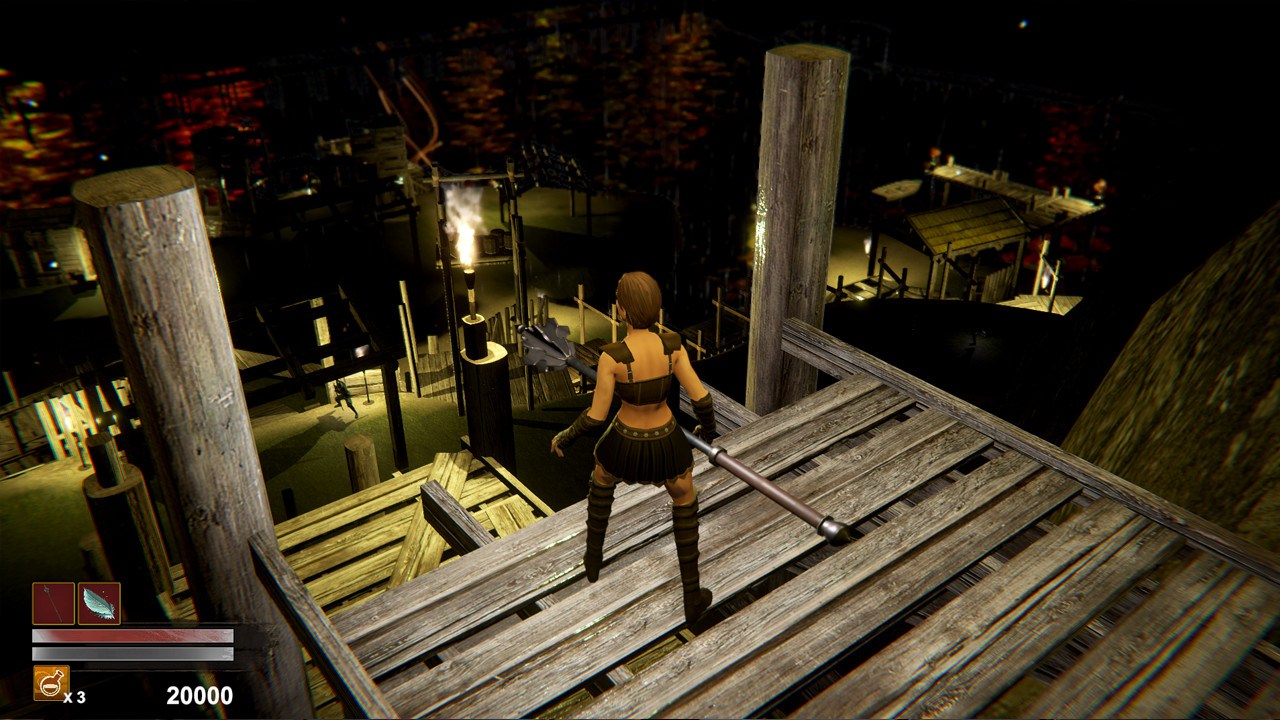Screen dimensions: 1280x720
Task: Click the distant enemy near the torch below
Action: (342, 396)
